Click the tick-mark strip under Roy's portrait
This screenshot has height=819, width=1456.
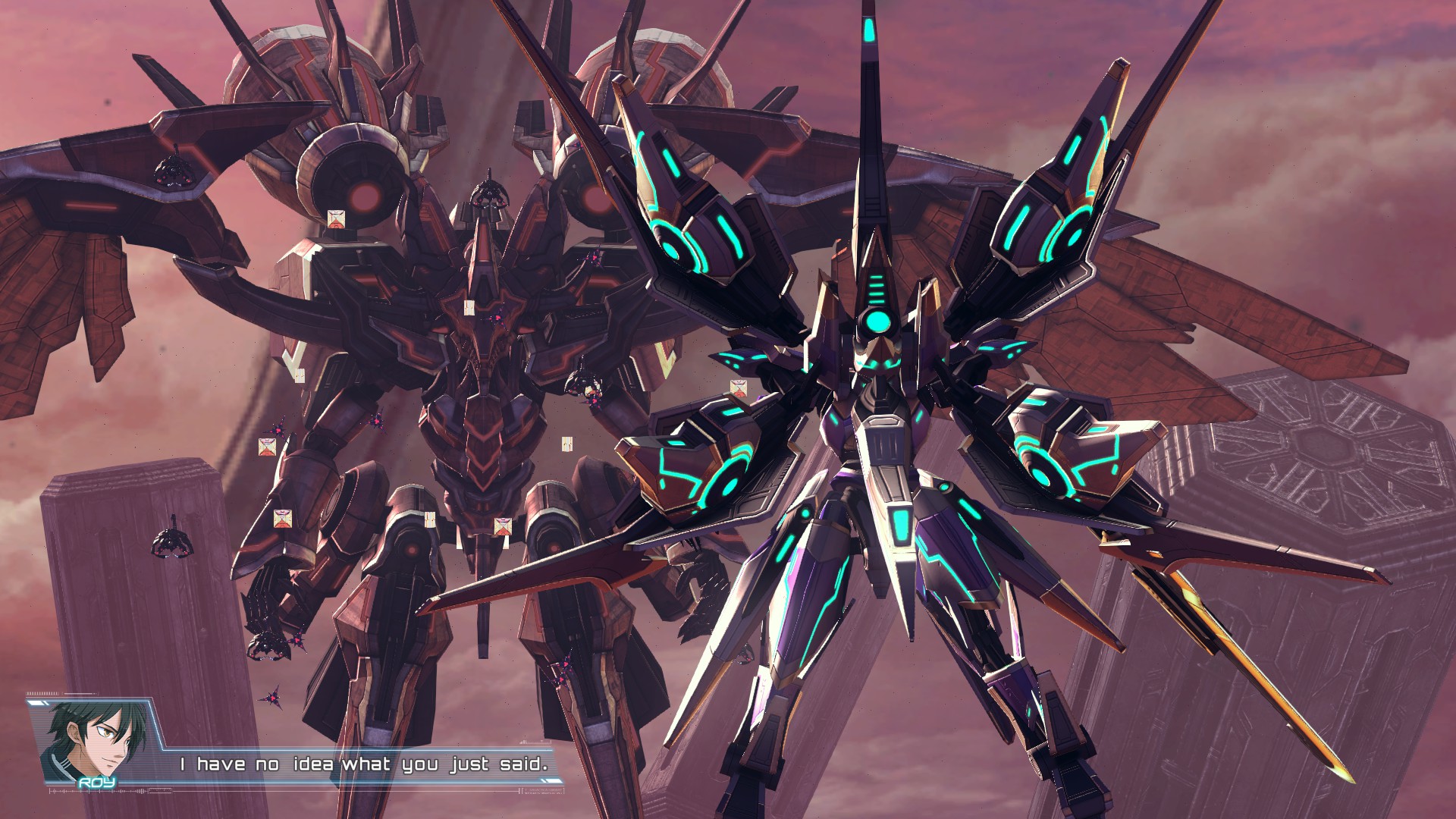pyautogui.click(x=91, y=793)
